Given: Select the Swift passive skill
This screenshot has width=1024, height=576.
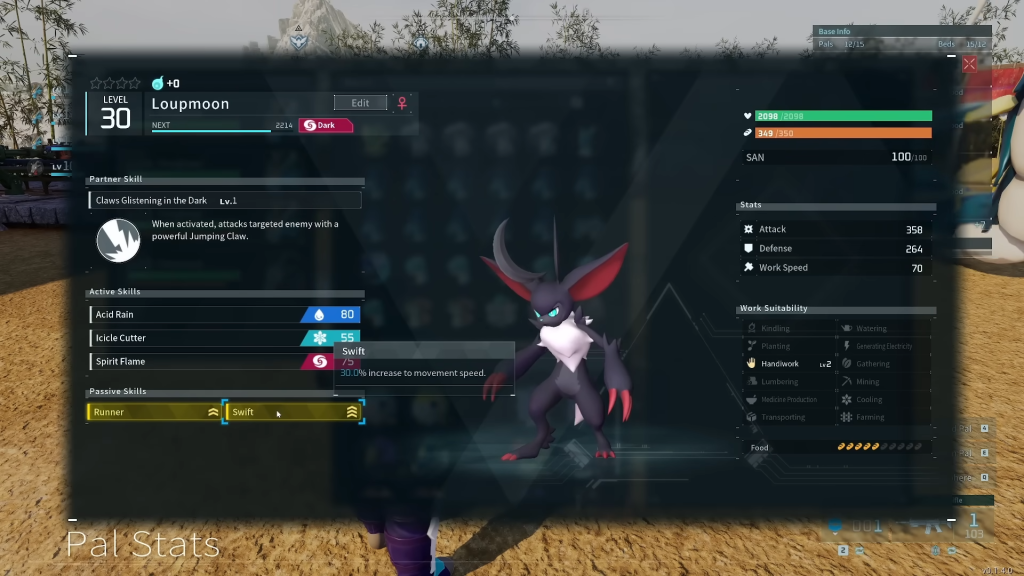Looking at the screenshot, I should 293,411.
